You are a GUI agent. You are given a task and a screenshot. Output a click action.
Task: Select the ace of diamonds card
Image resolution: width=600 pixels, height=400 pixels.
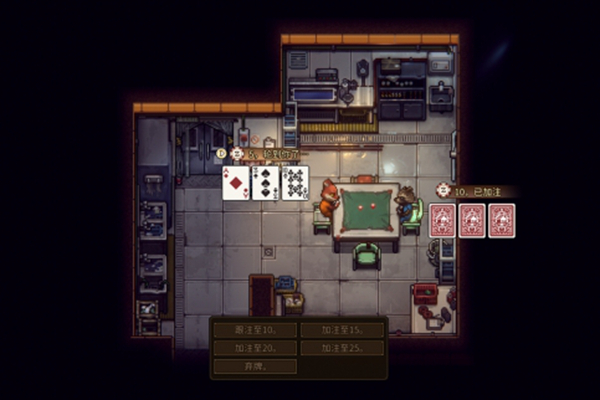(235, 183)
